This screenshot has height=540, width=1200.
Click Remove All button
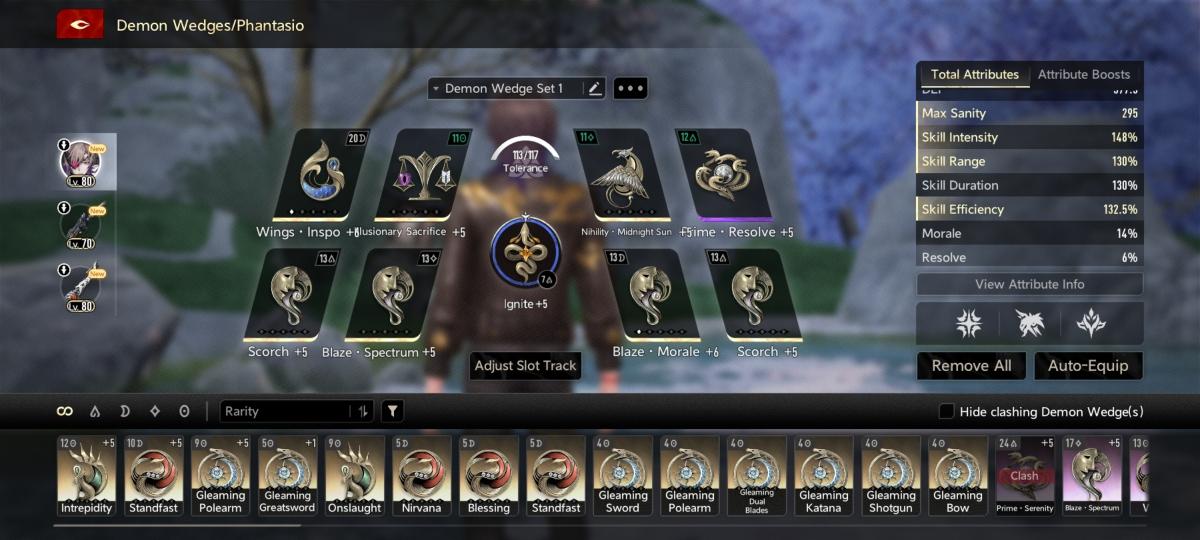click(x=971, y=366)
